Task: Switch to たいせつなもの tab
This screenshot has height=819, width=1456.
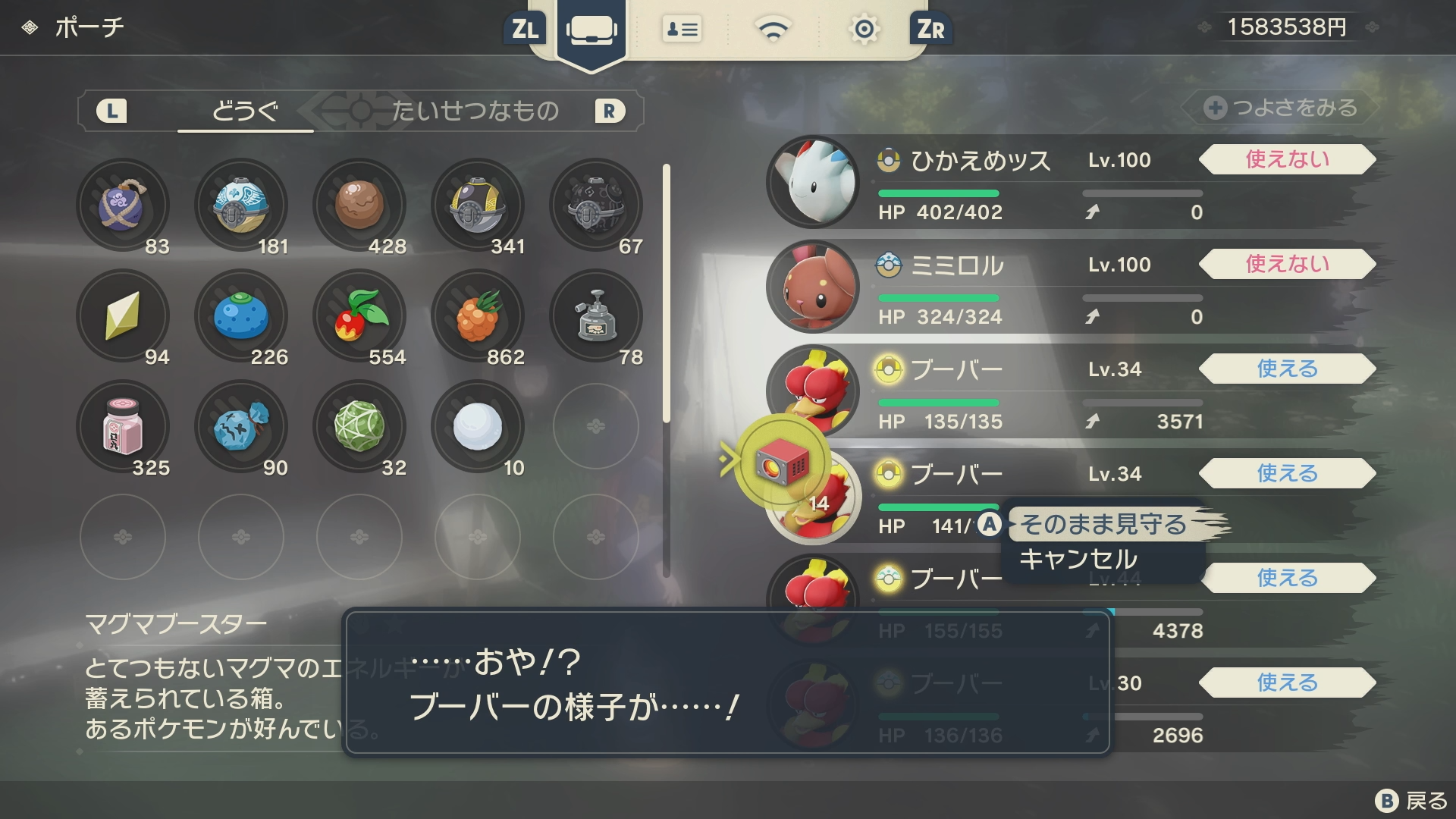Action: point(475,111)
